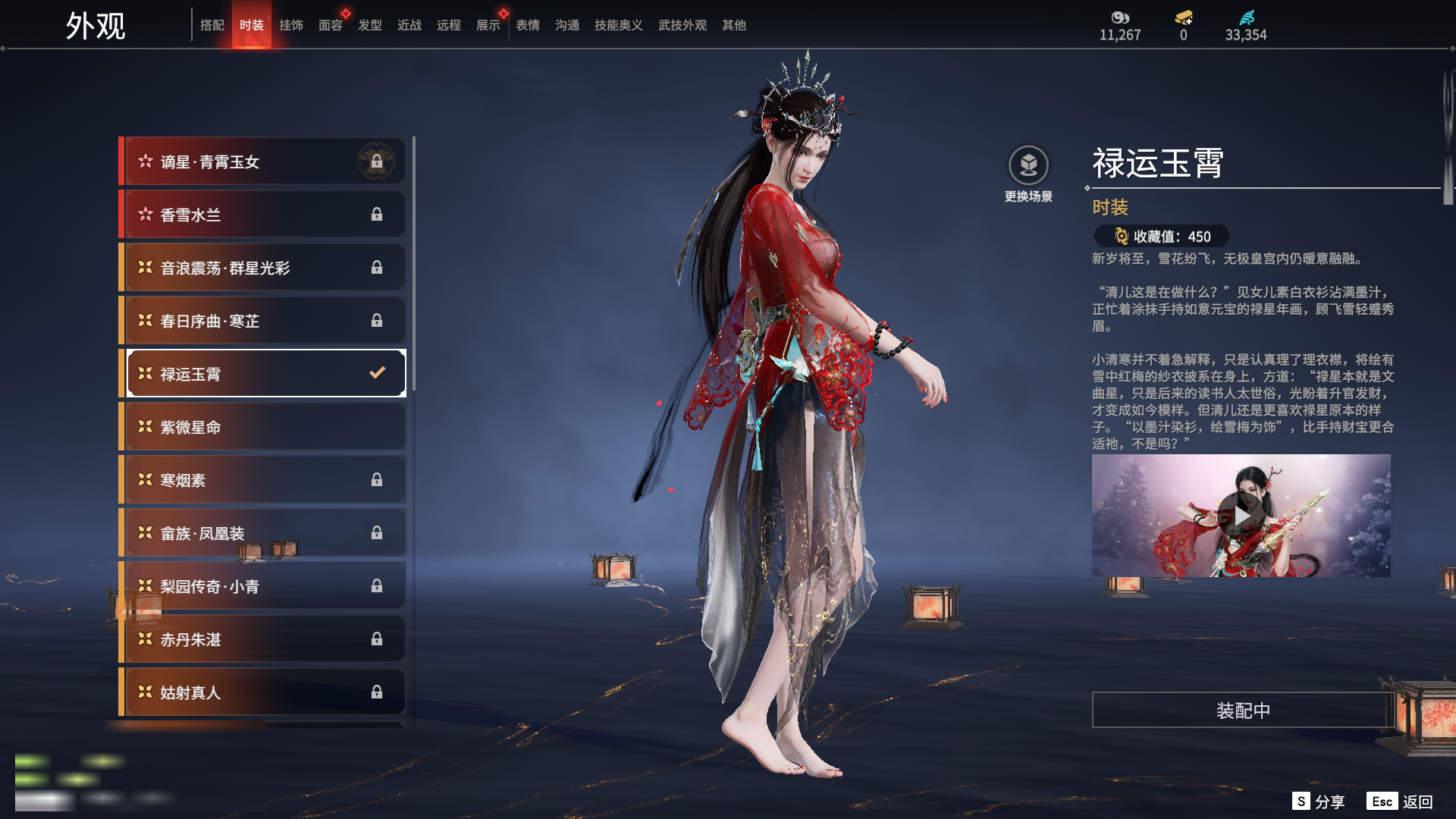The height and width of the screenshot is (819, 1456).
Task: Open the 挂饰 accessories tab
Action: [291, 25]
